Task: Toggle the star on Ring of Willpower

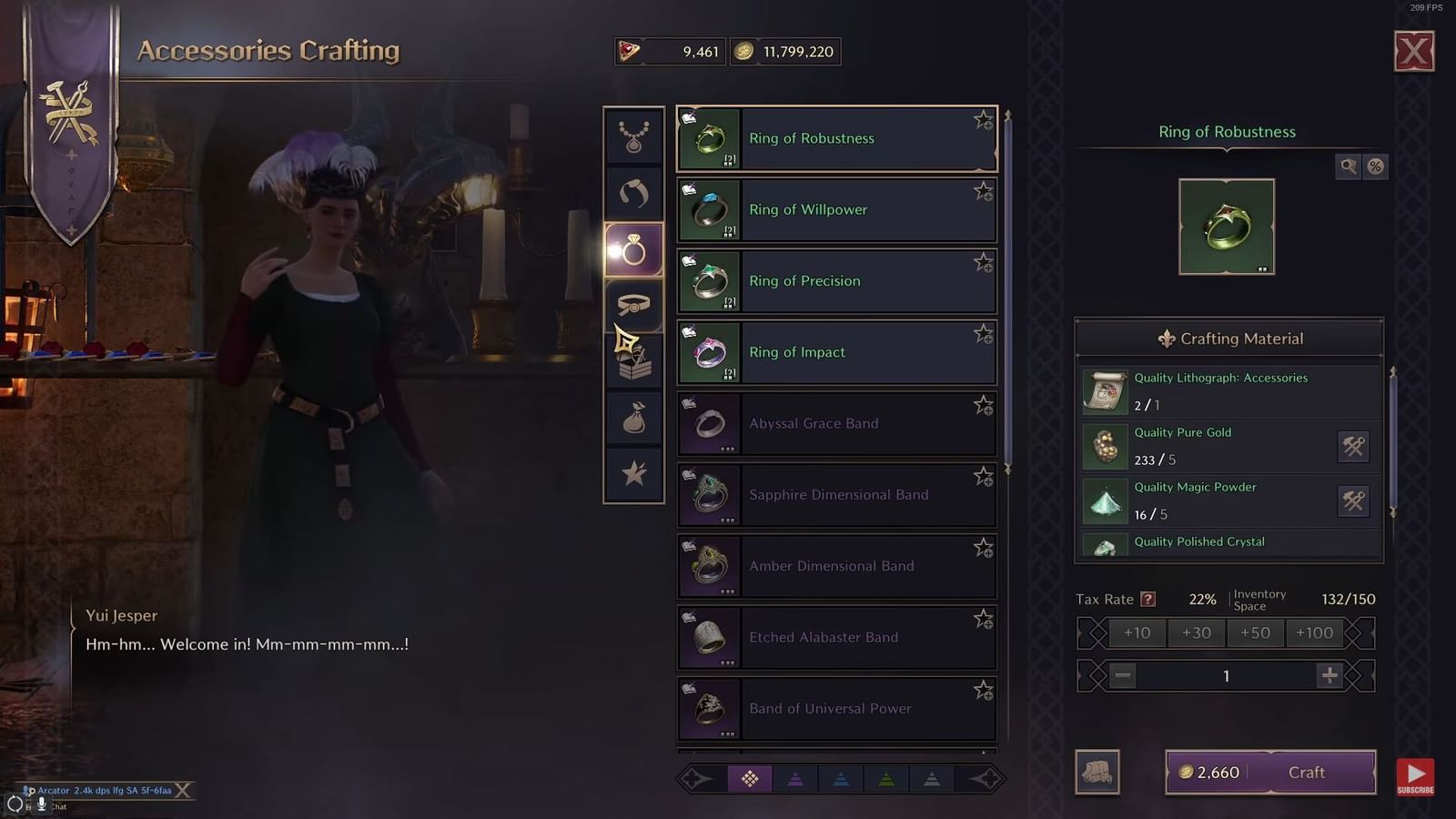Action: [x=984, y=190]
